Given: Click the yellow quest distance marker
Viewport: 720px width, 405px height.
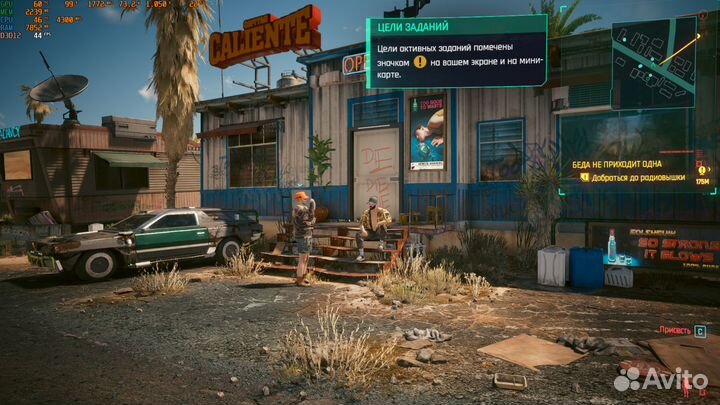Looking at the screenshot, I should tap(702, 170).
